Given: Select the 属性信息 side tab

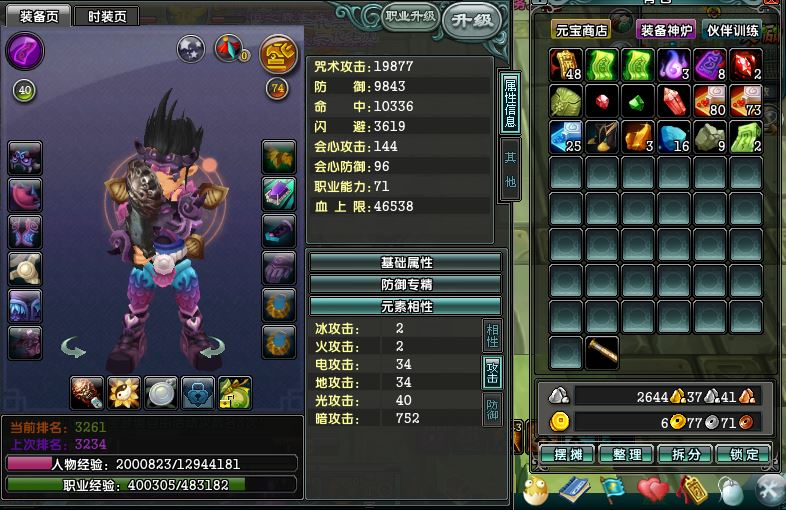Looking at the screenshot, I should click(x=510, y=102).
